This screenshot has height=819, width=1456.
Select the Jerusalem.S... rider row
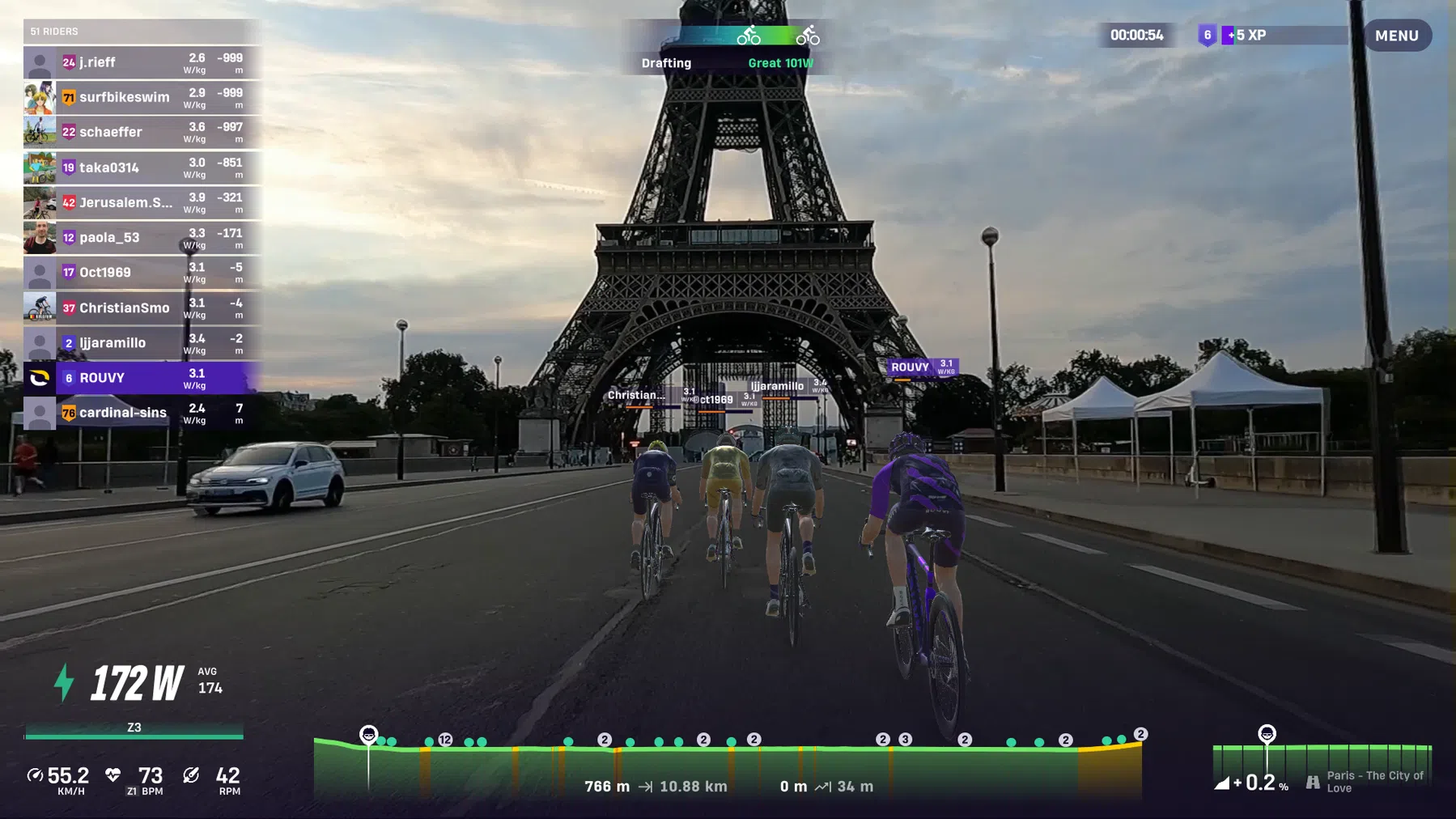(142, 202)
